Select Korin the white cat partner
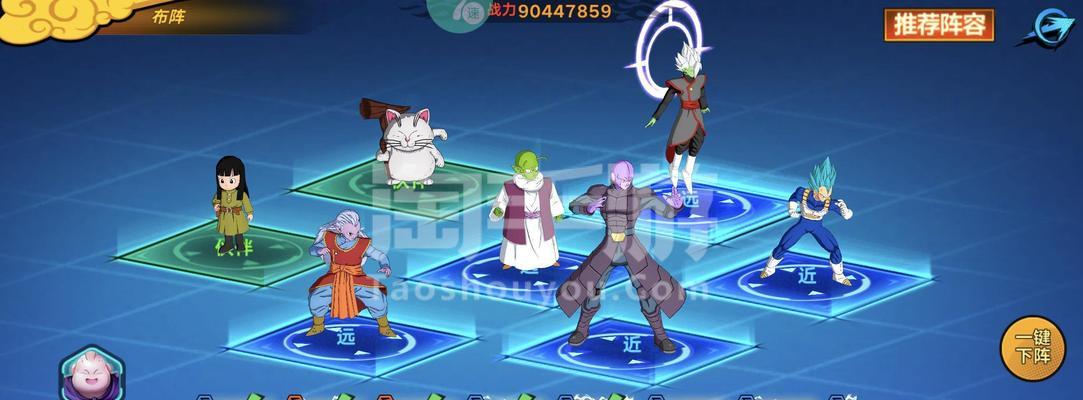 [411, 145]
